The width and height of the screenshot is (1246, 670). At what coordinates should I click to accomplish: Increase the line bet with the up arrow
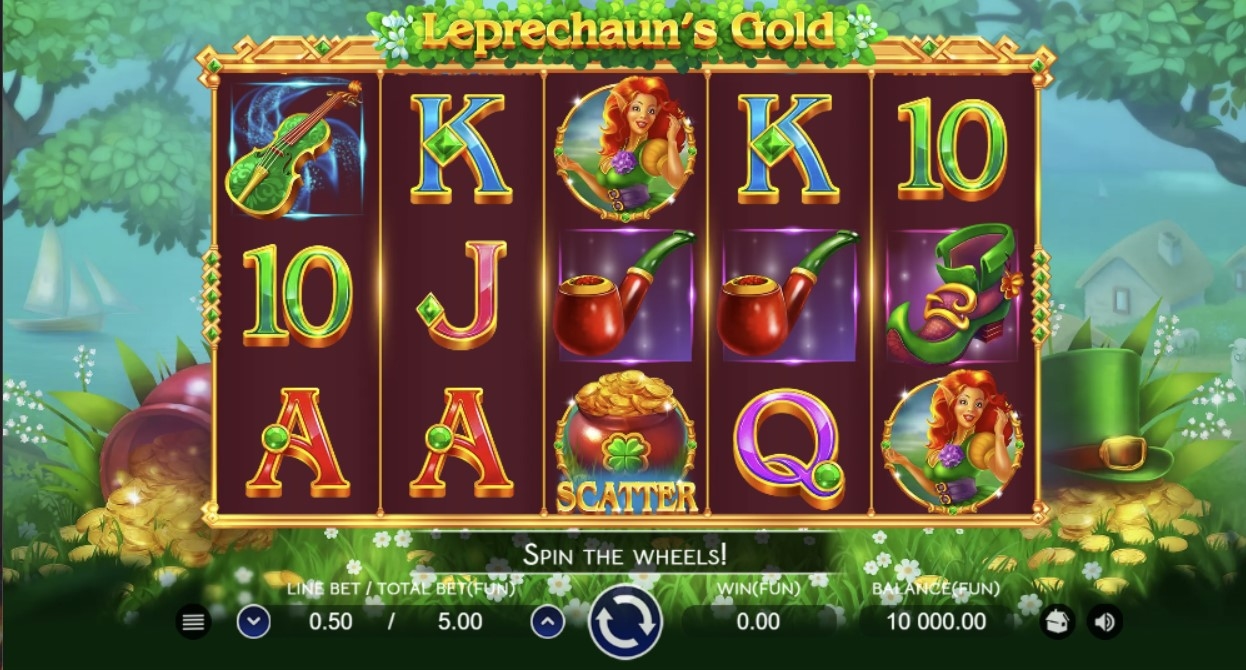click(547, 622)
